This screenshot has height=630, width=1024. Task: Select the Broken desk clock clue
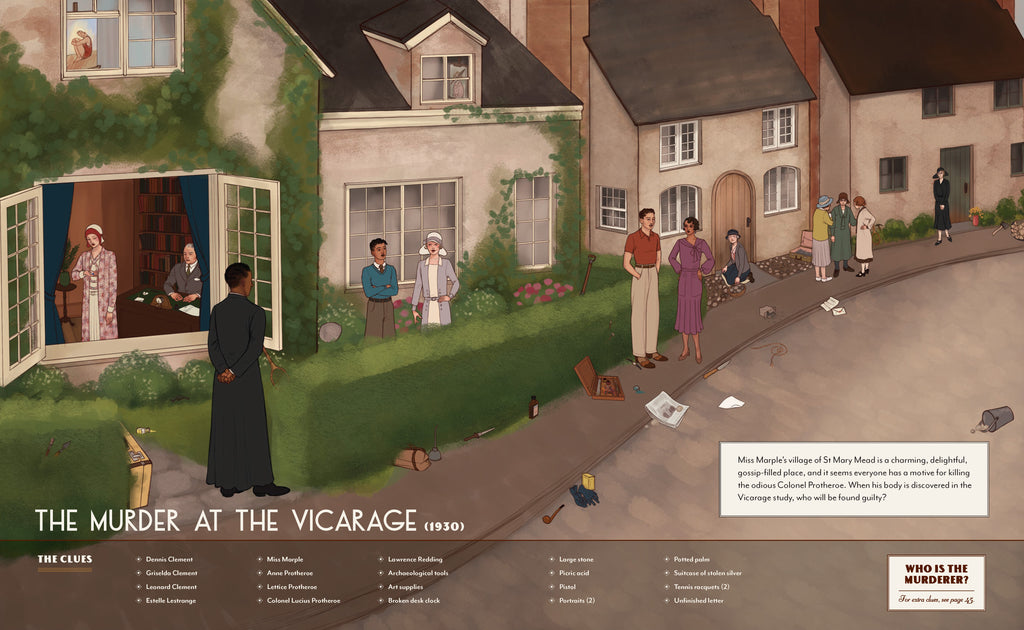point(414,601)
